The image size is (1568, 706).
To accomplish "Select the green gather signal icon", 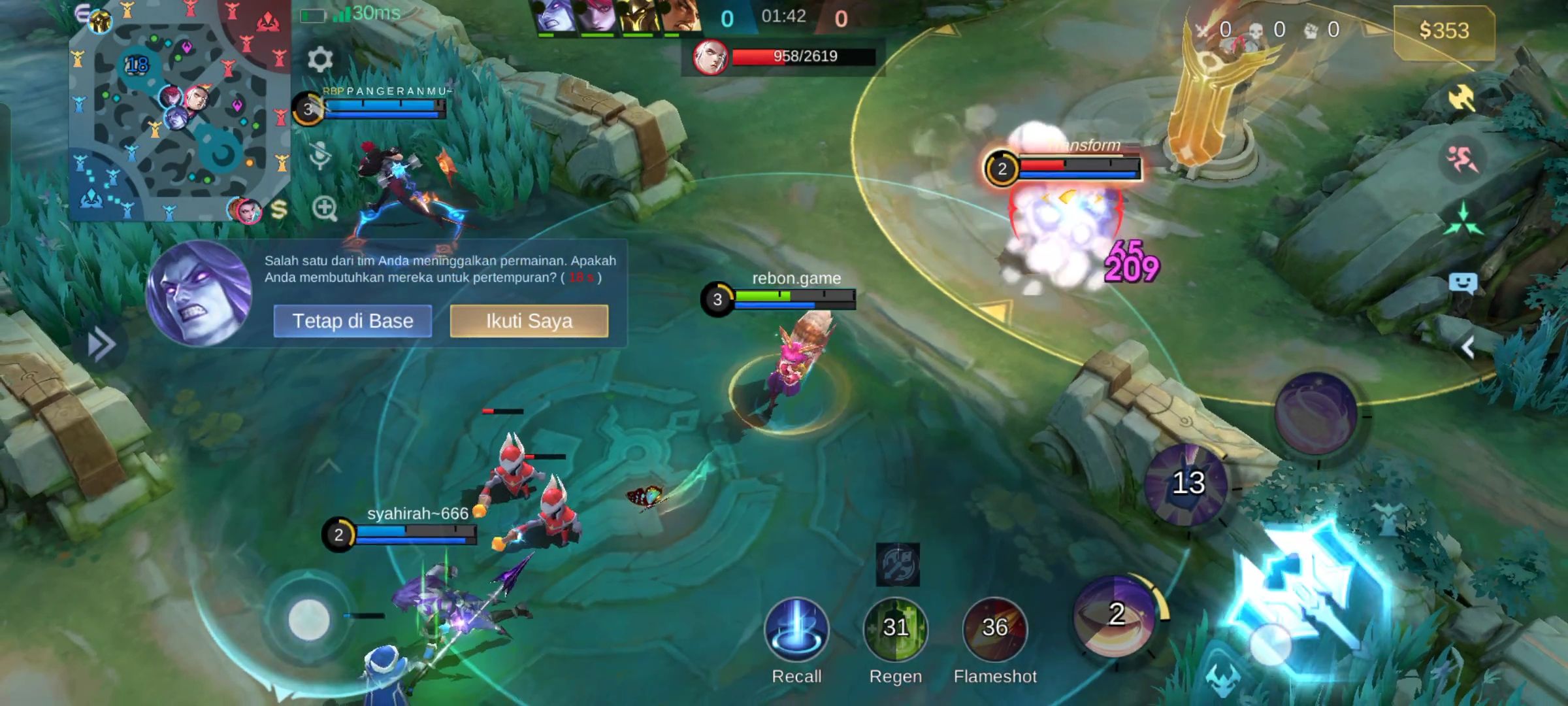I will (x=1463, y=220).
